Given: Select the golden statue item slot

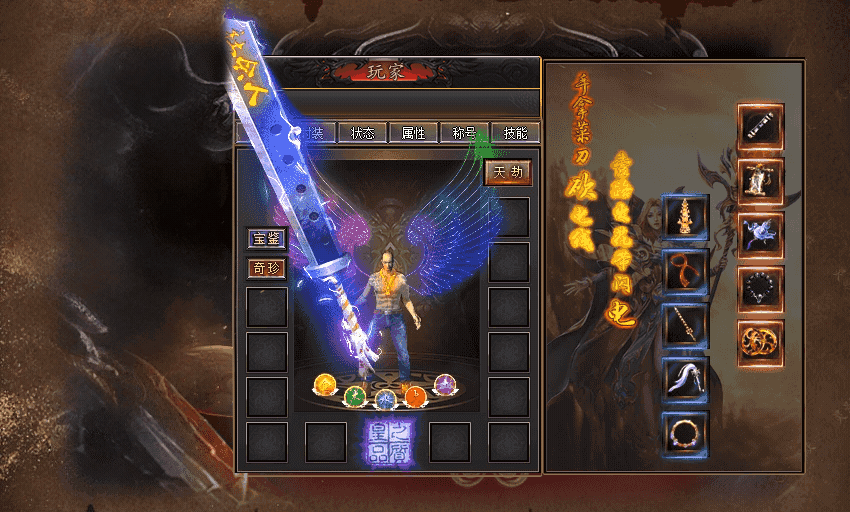Looking at the screenshot, I should point(760,181).
